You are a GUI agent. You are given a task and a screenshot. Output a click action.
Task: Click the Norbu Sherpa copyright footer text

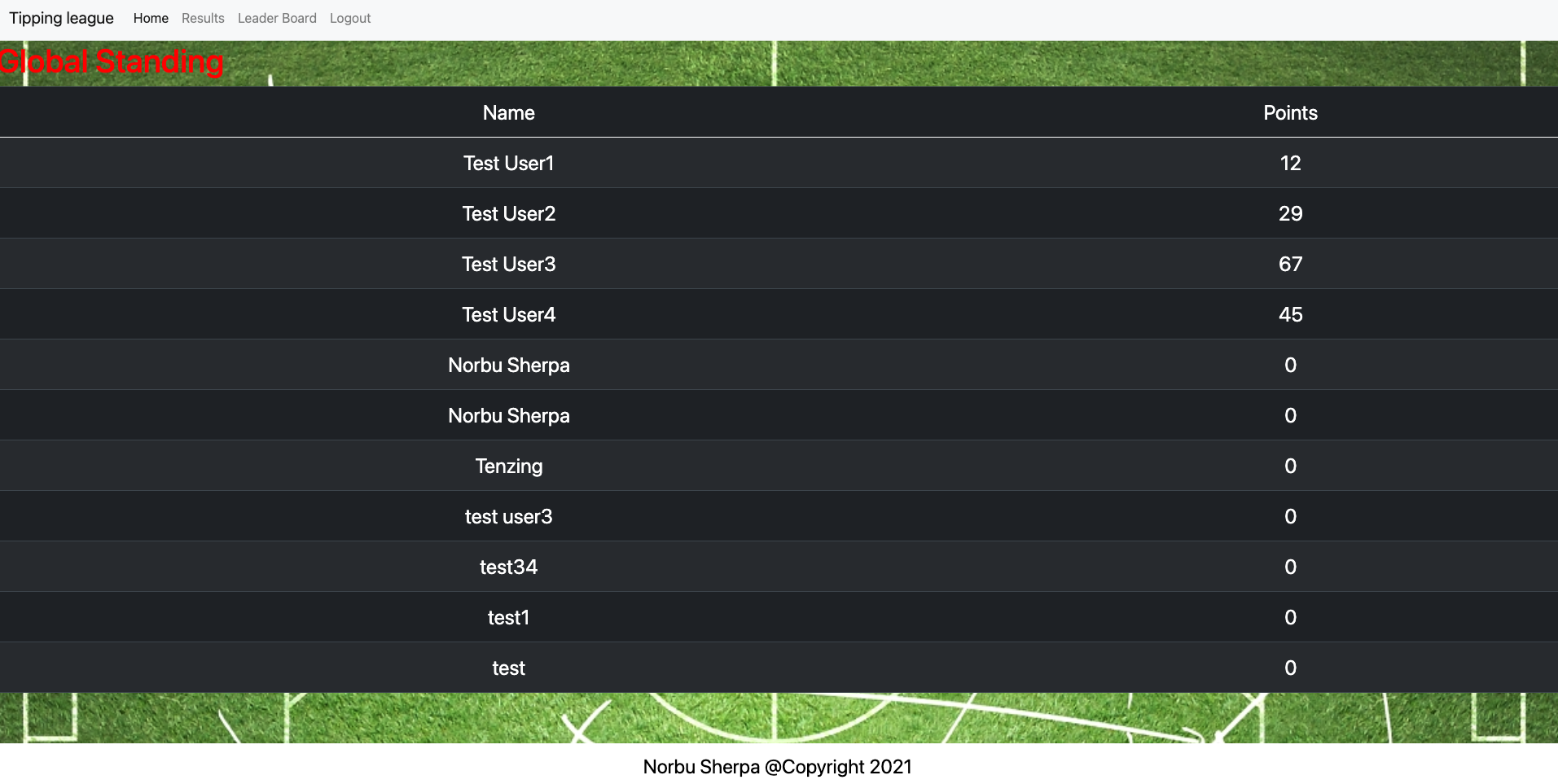pos(777,766)
